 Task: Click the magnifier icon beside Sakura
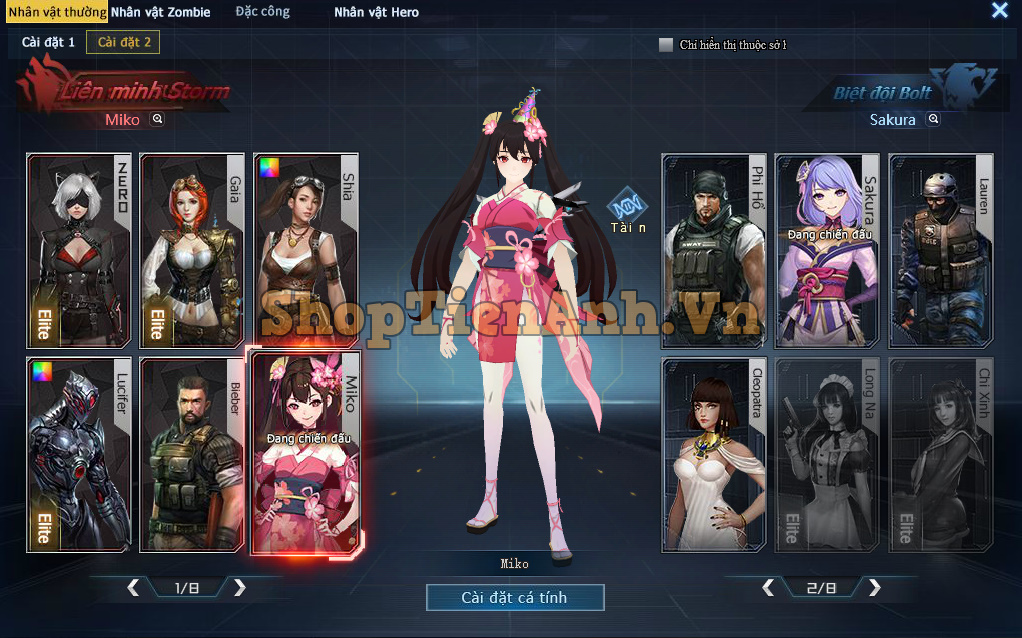click(x=933, y=119)
